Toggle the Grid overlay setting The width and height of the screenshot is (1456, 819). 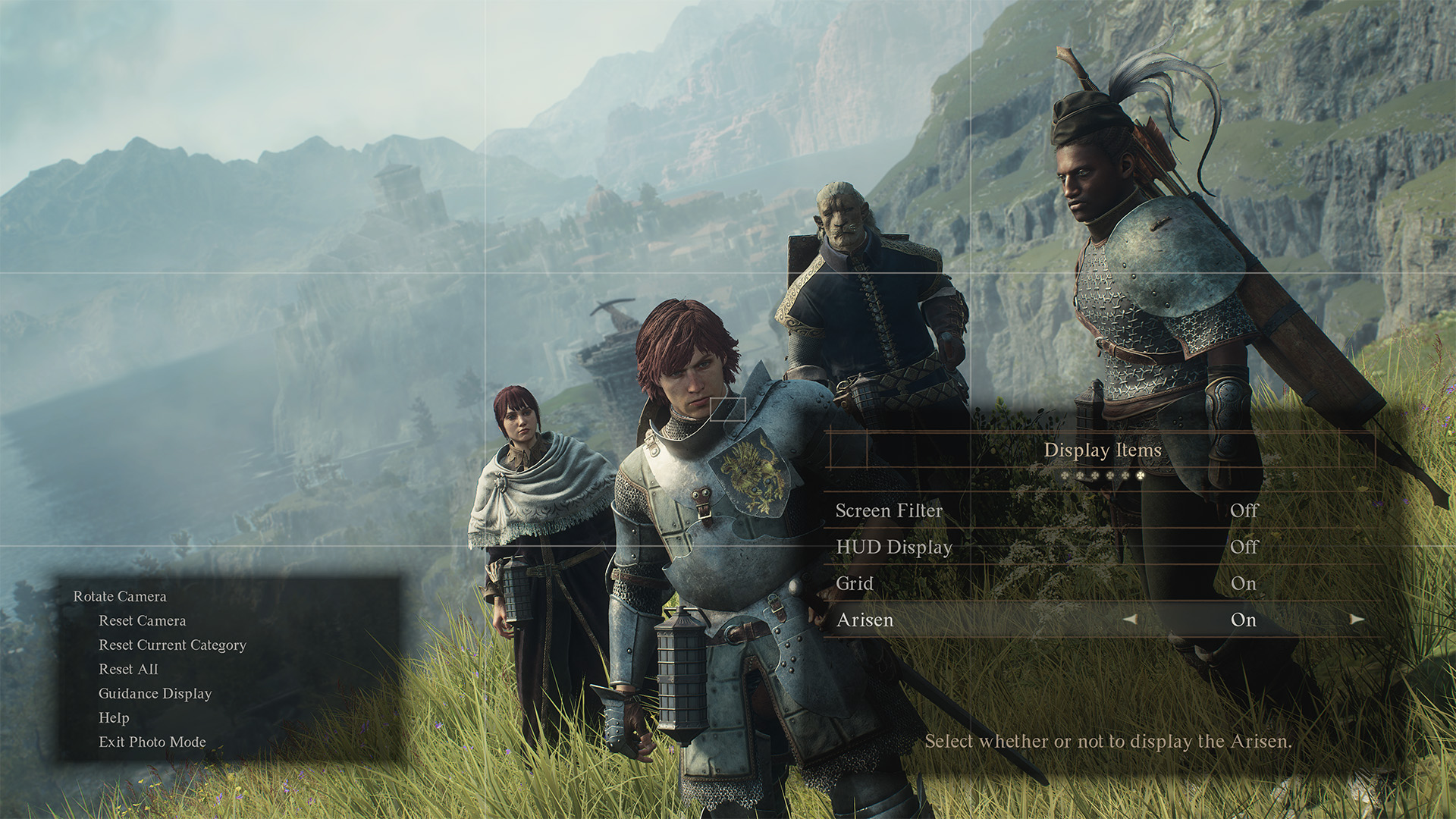[855, 584]
